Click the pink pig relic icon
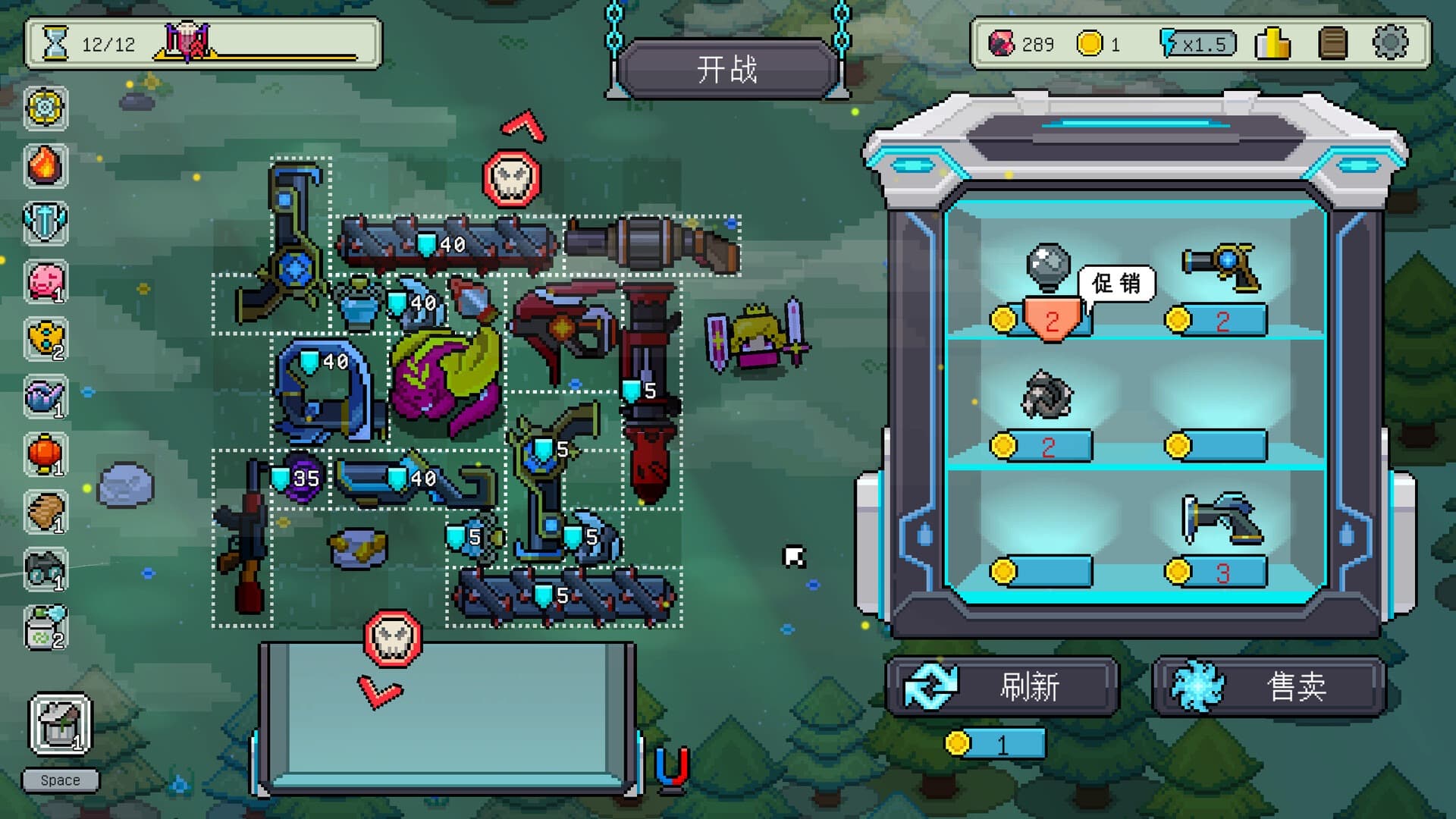Viewport: 1456px width, 819px height. [45, 282]
